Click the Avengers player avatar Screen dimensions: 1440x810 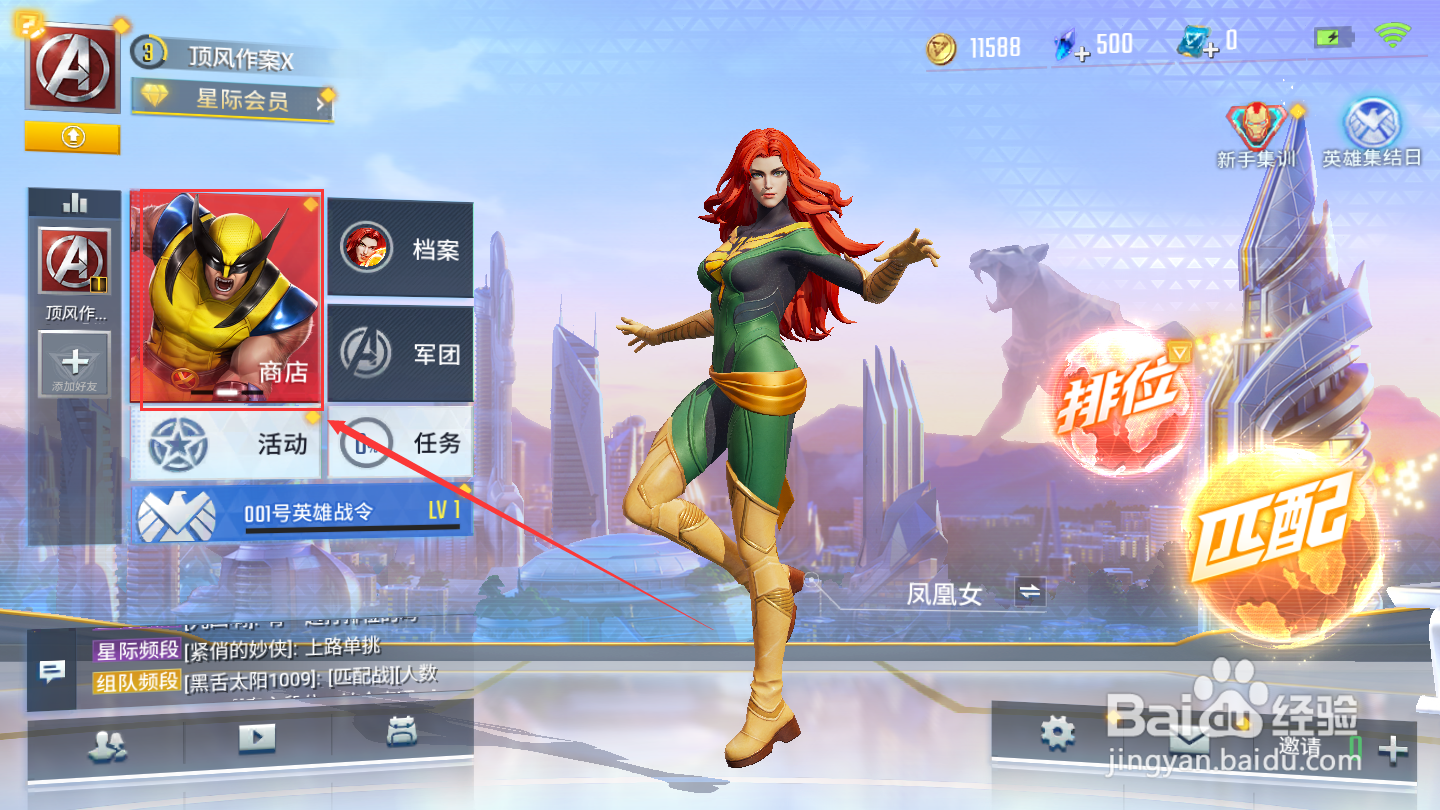click(x=71, y=67)
